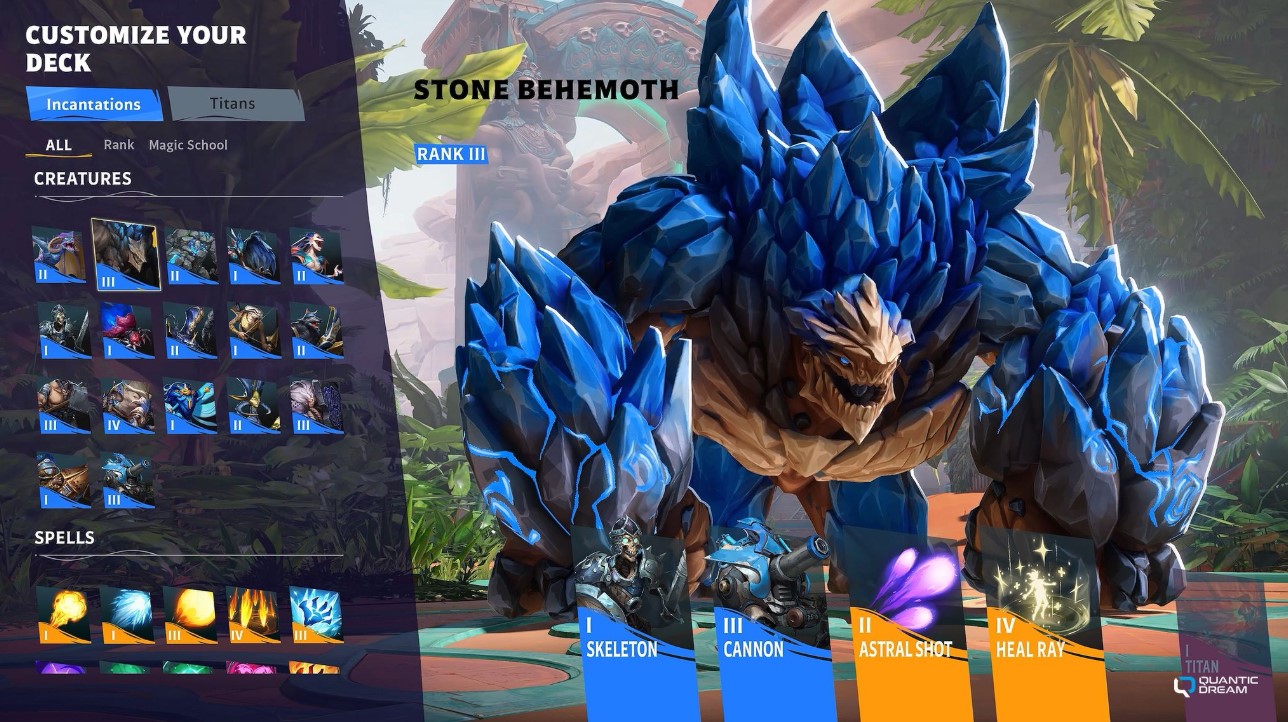Choose the rank IV fire pillars spell
The image size is (1288, 722).
pyautogui.click(x=252, y=614)
